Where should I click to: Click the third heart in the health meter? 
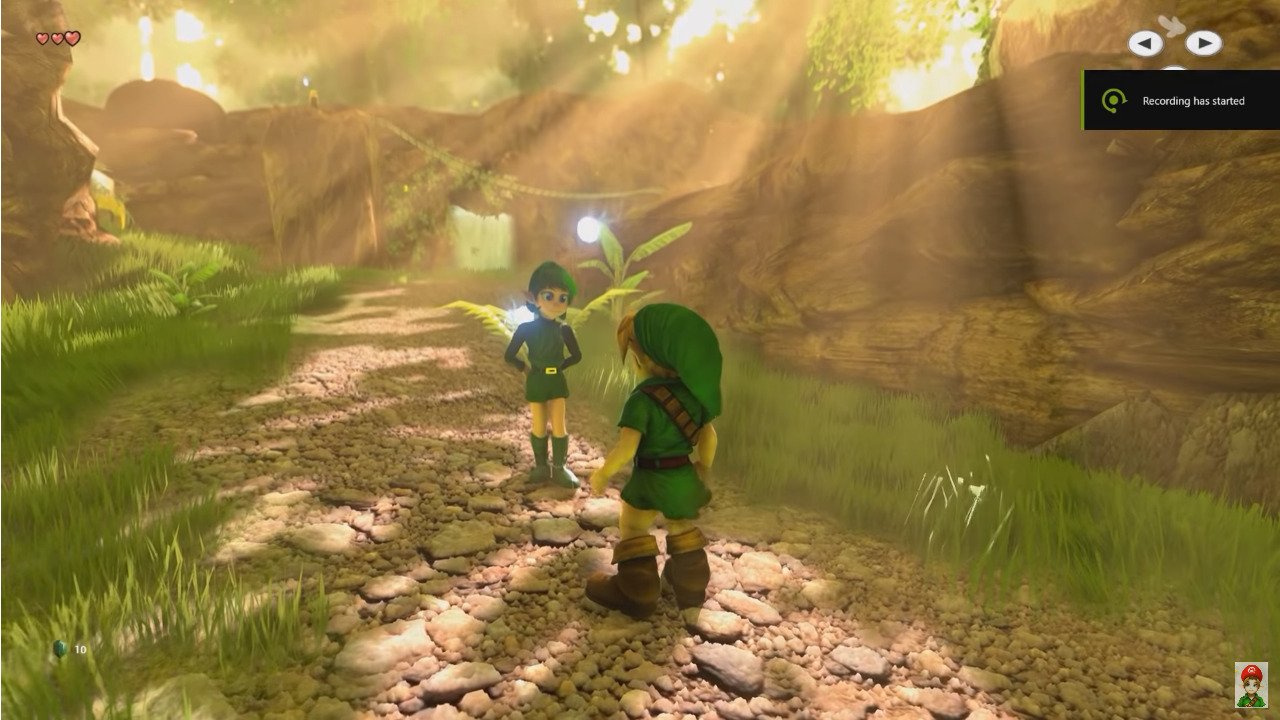[x=72, y=37]
